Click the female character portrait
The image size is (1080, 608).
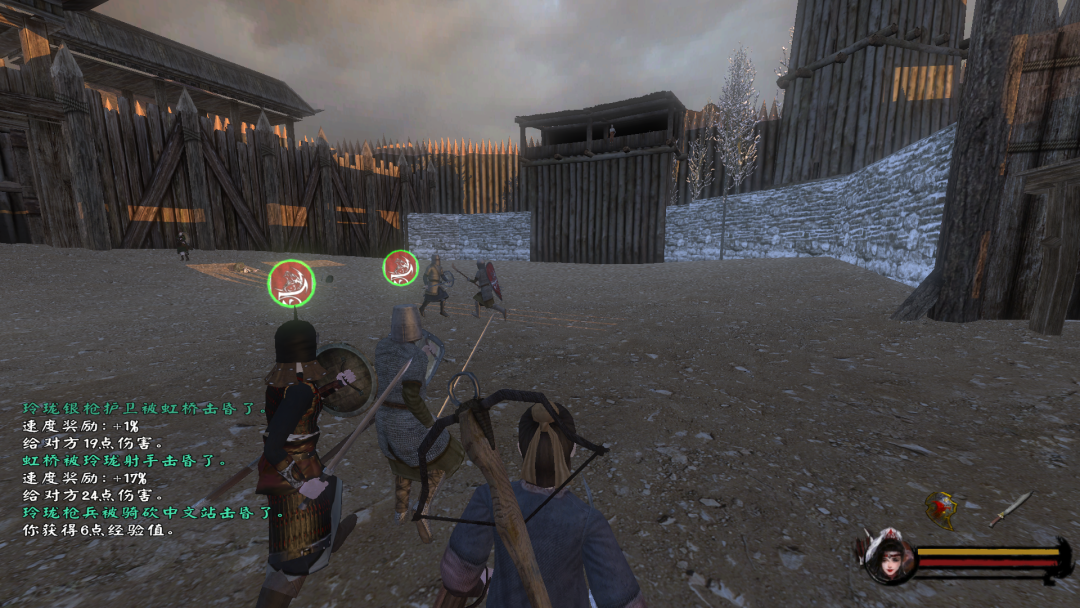coord(887,557)
